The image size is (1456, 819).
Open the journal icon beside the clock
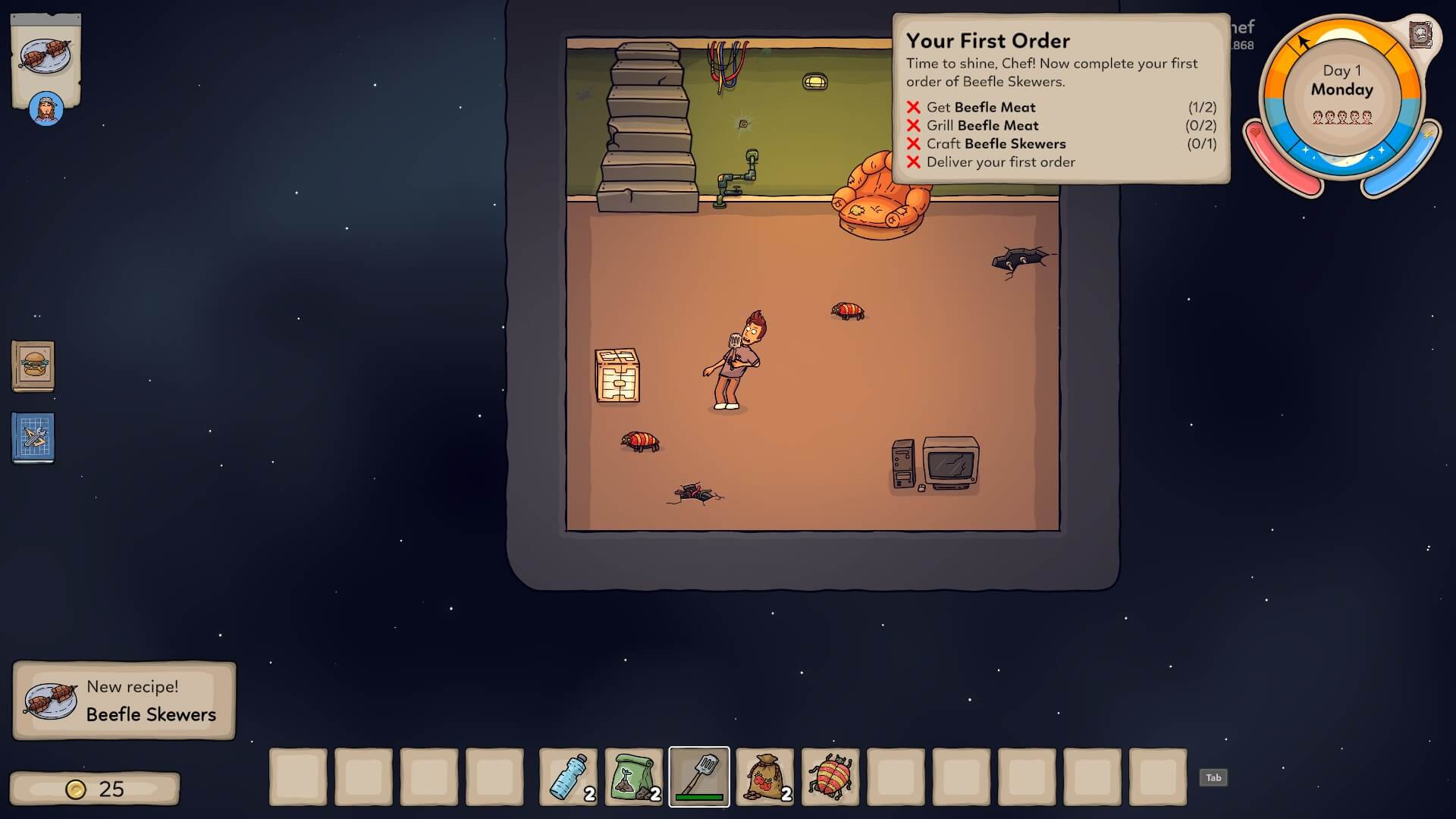(1420, 35)
